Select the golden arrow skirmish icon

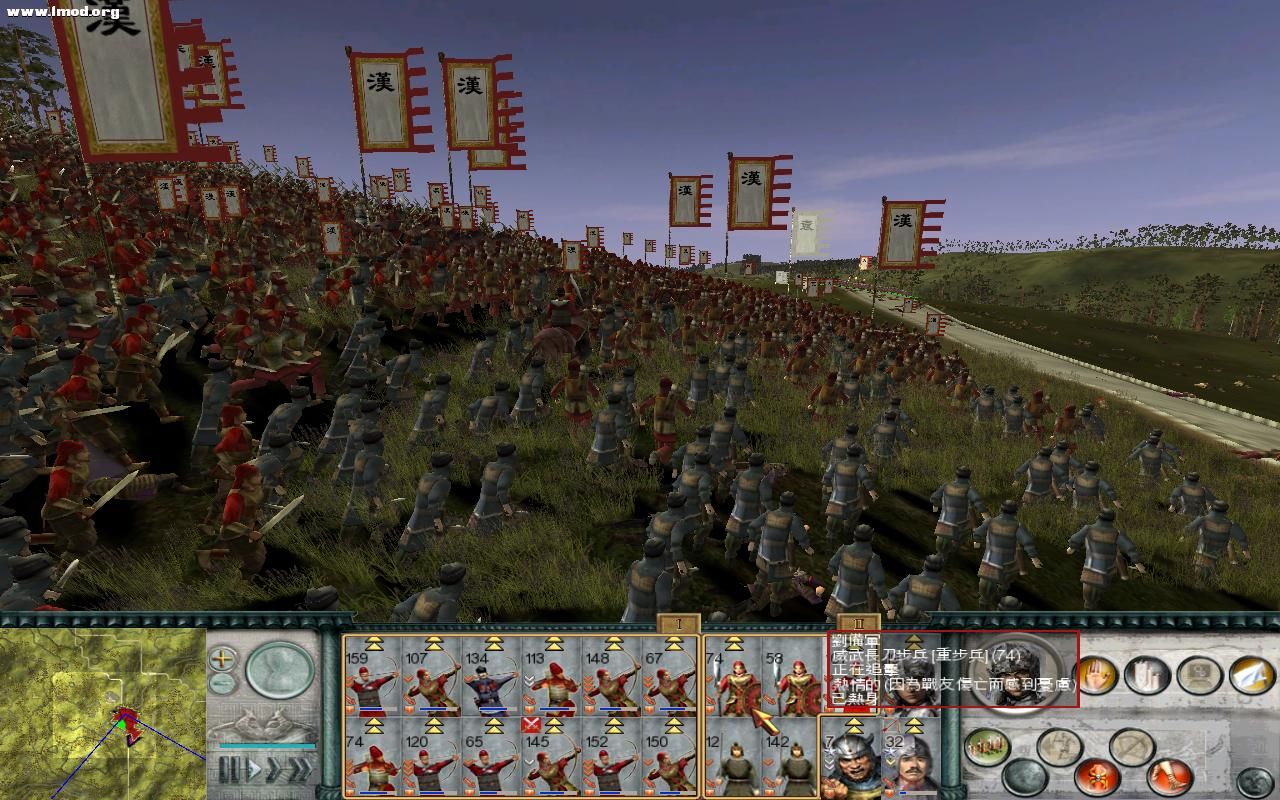point(1251,676)
